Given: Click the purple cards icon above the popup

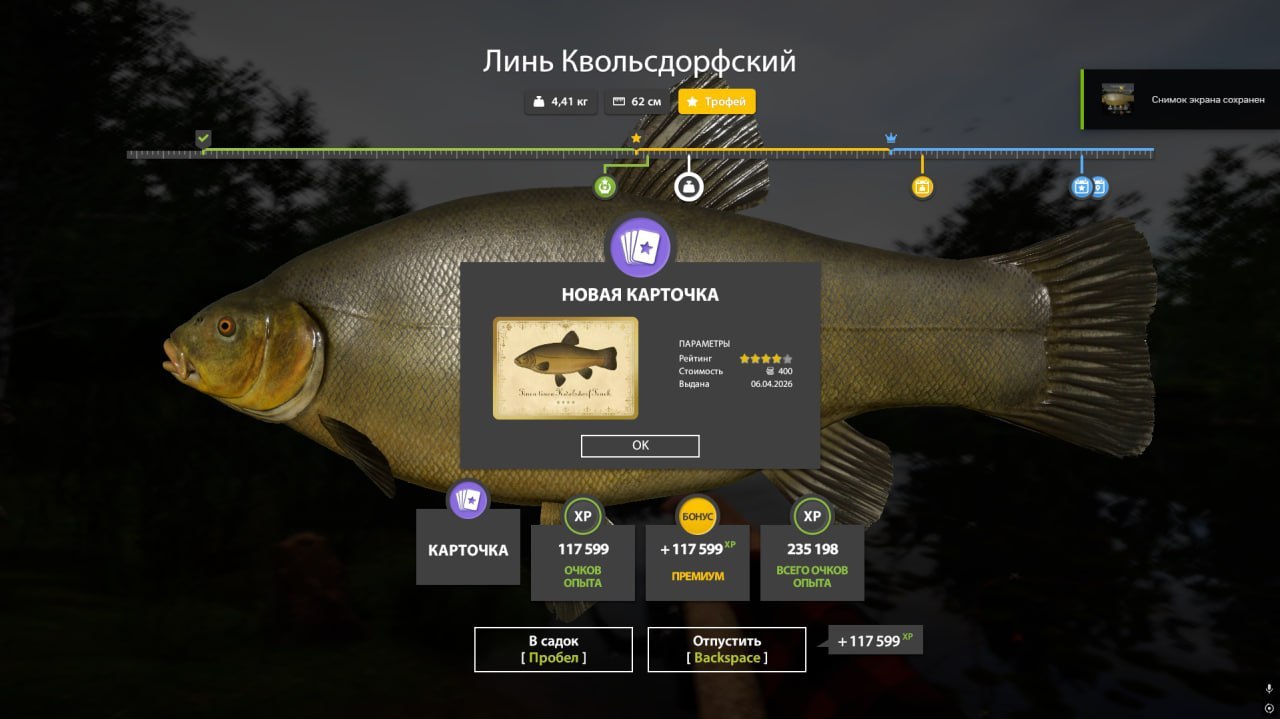Looking at the screenshot, I should [x=640, y=247].
